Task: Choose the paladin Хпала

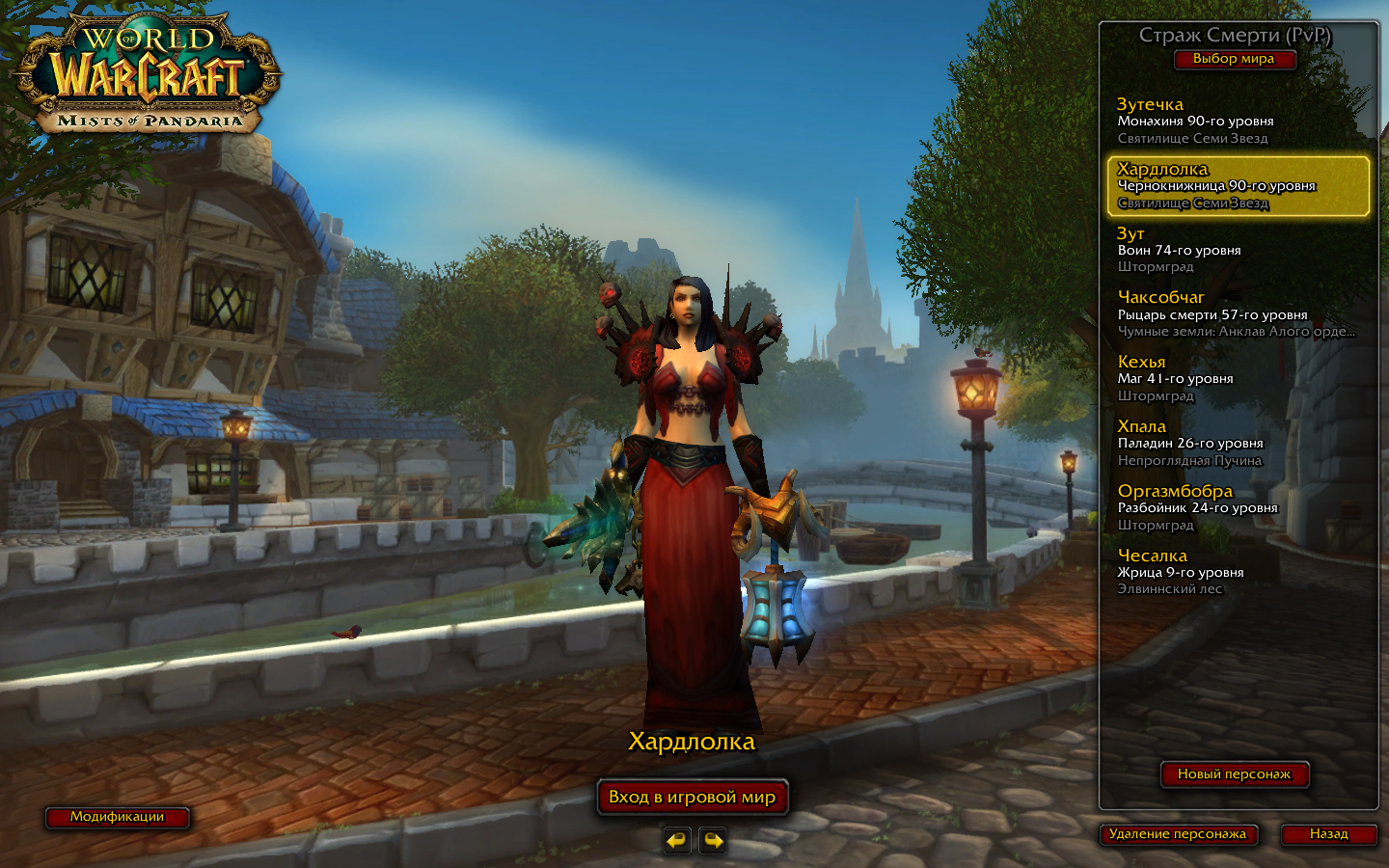Action: 1238,444
